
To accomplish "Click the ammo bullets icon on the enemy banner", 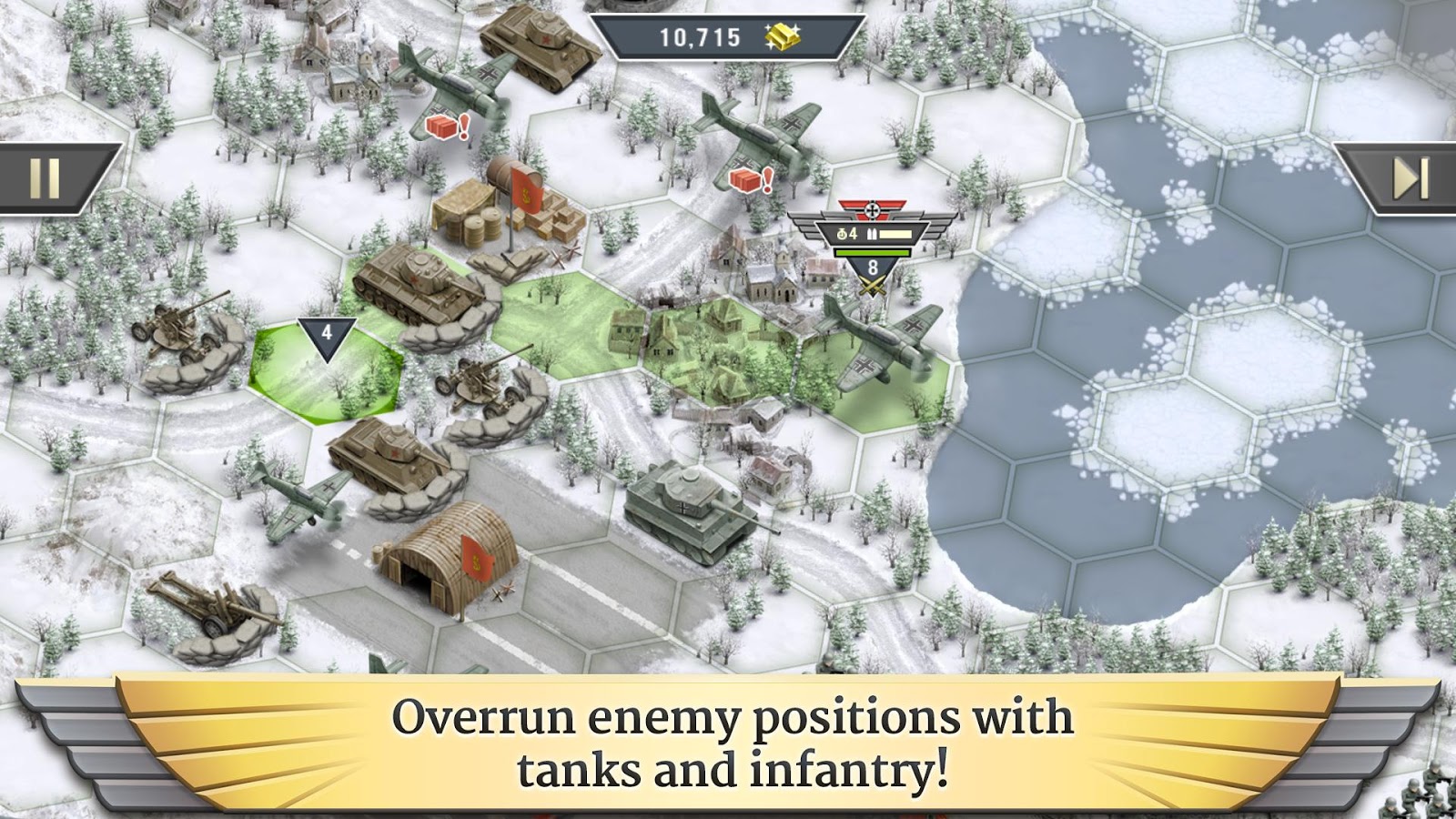I will [x=874, y=232].
